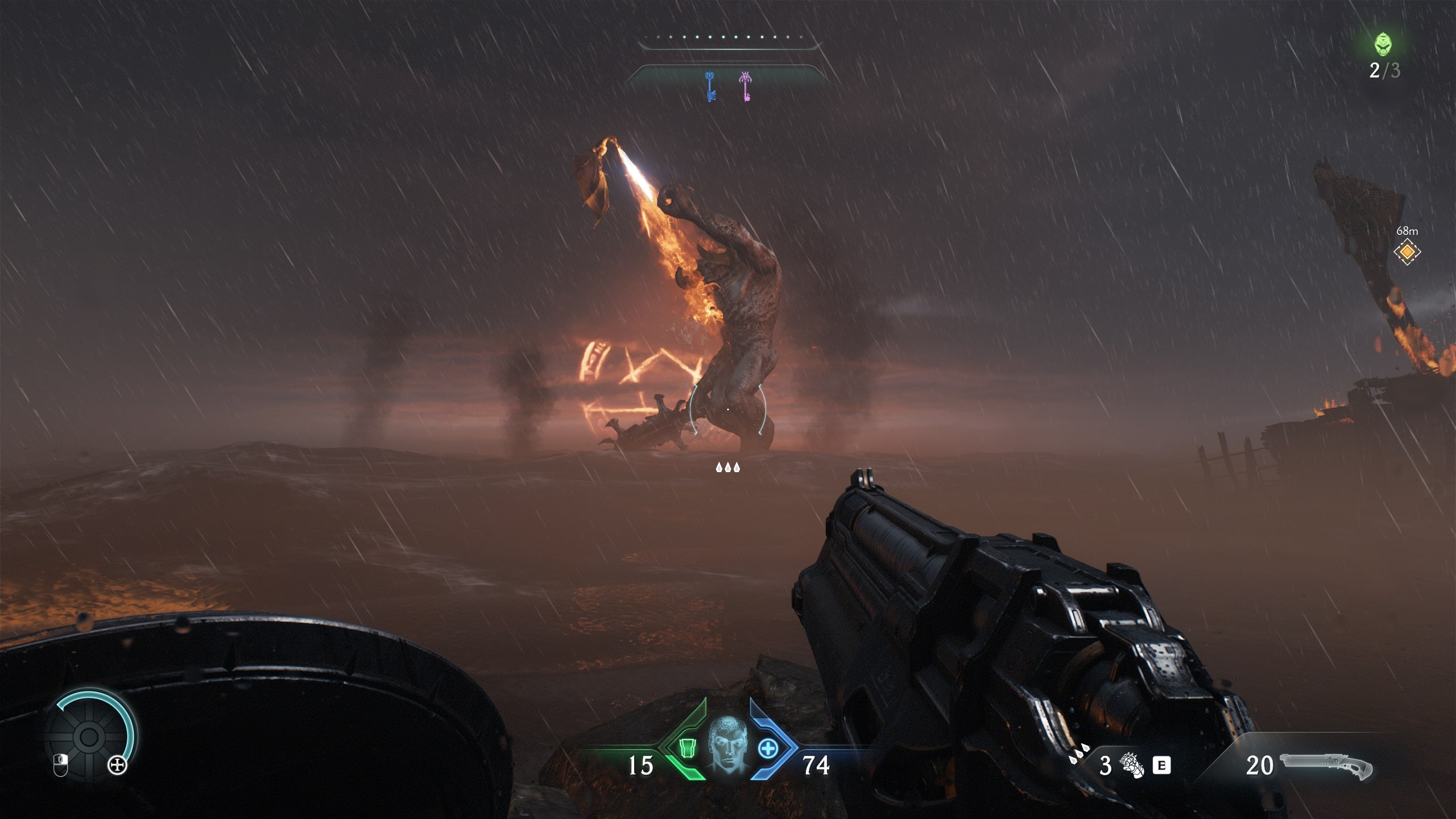Activate the spiked gauntlet melee icon

pos(1131,765)
